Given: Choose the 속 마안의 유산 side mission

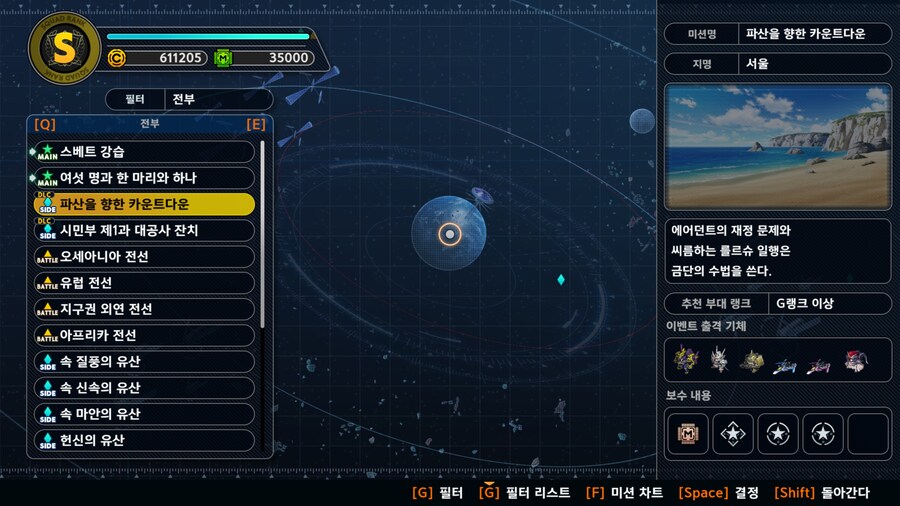Looking at the screenshot, I should coord(145,414).
